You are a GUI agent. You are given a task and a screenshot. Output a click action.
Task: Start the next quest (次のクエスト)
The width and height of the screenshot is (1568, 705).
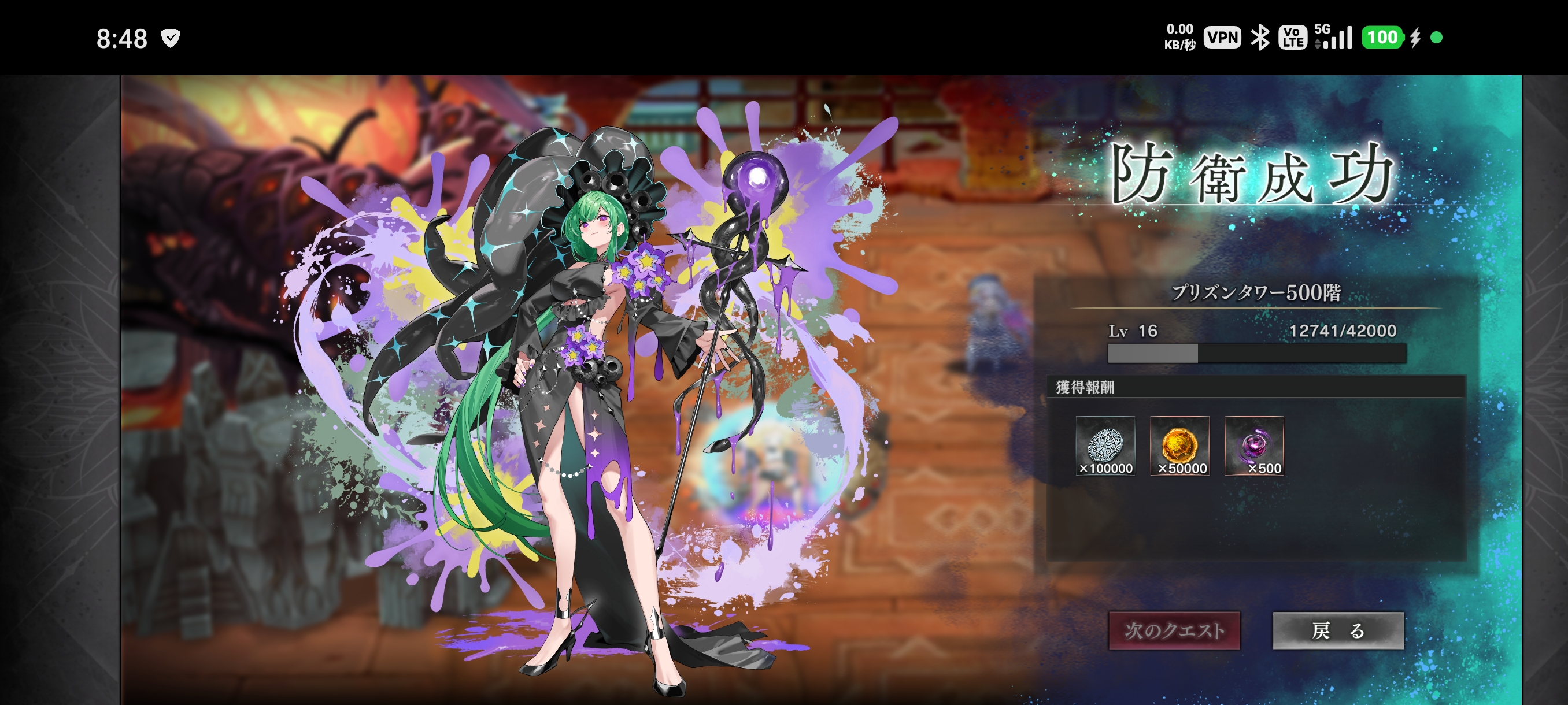1174,630
